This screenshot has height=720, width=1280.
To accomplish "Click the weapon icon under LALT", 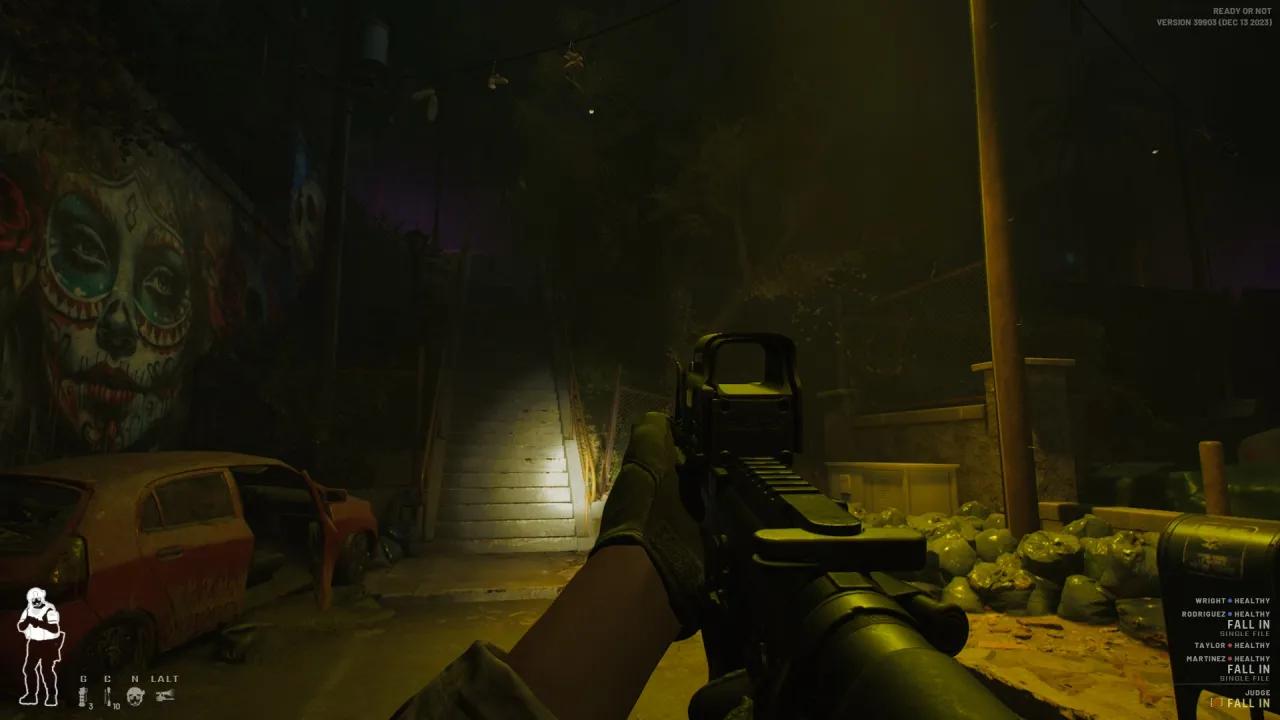I will [x=164, y=695].
